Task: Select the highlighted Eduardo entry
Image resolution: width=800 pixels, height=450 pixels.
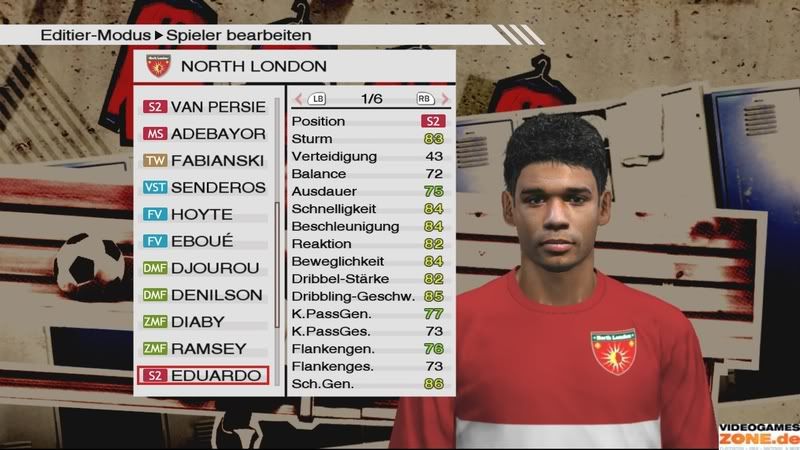Action: coord(205,376)
